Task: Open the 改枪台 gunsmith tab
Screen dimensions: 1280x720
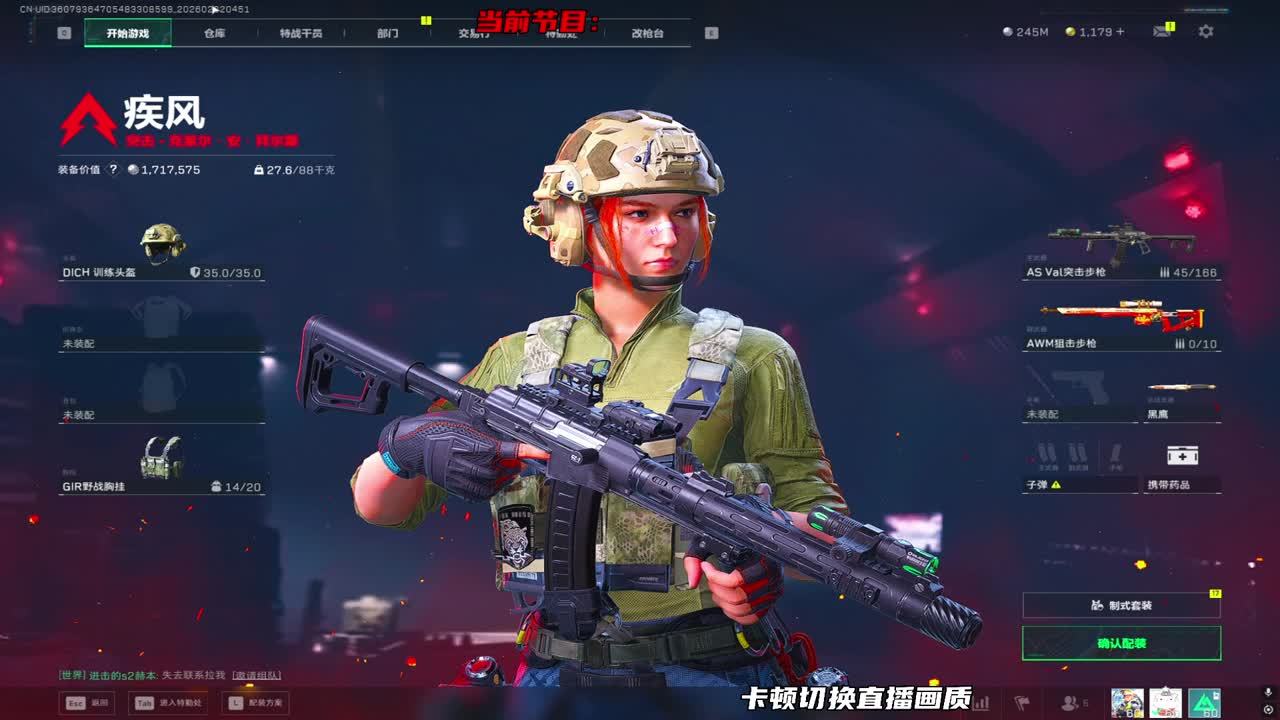Action: pyautogui.click(x=647, y=33)
